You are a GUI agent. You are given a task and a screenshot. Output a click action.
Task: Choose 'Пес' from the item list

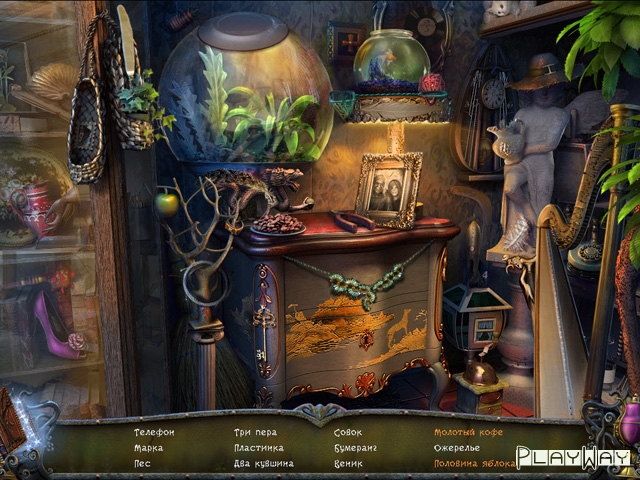(x=143, y=464)
